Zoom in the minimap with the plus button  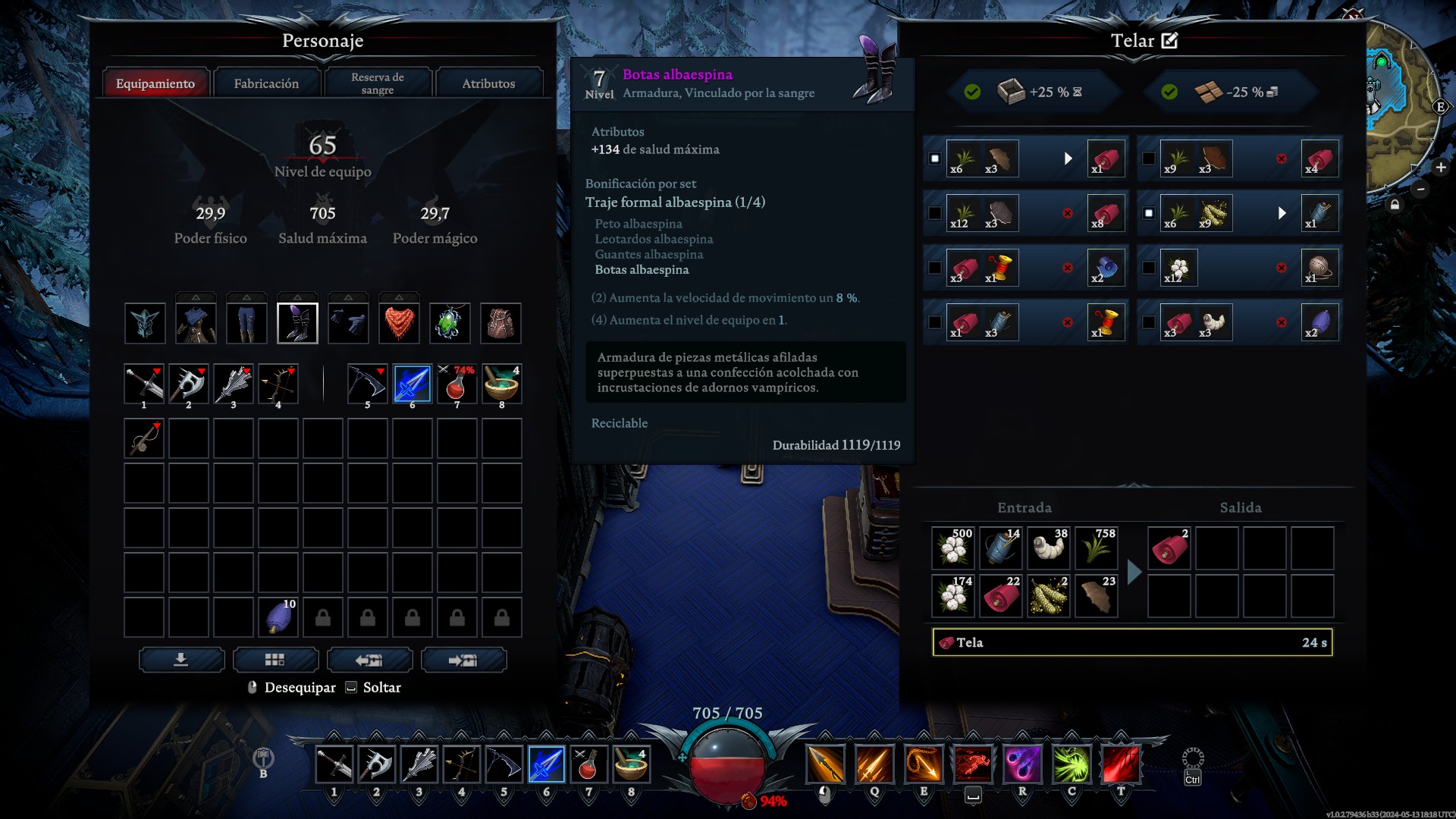click(x=1441, y=168)
